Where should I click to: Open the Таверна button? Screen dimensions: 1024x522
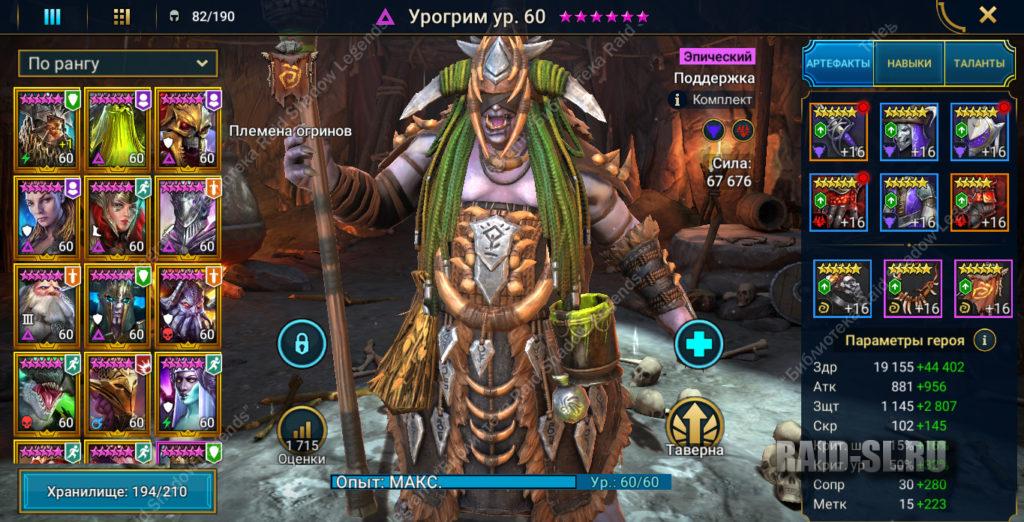point(694,427)
